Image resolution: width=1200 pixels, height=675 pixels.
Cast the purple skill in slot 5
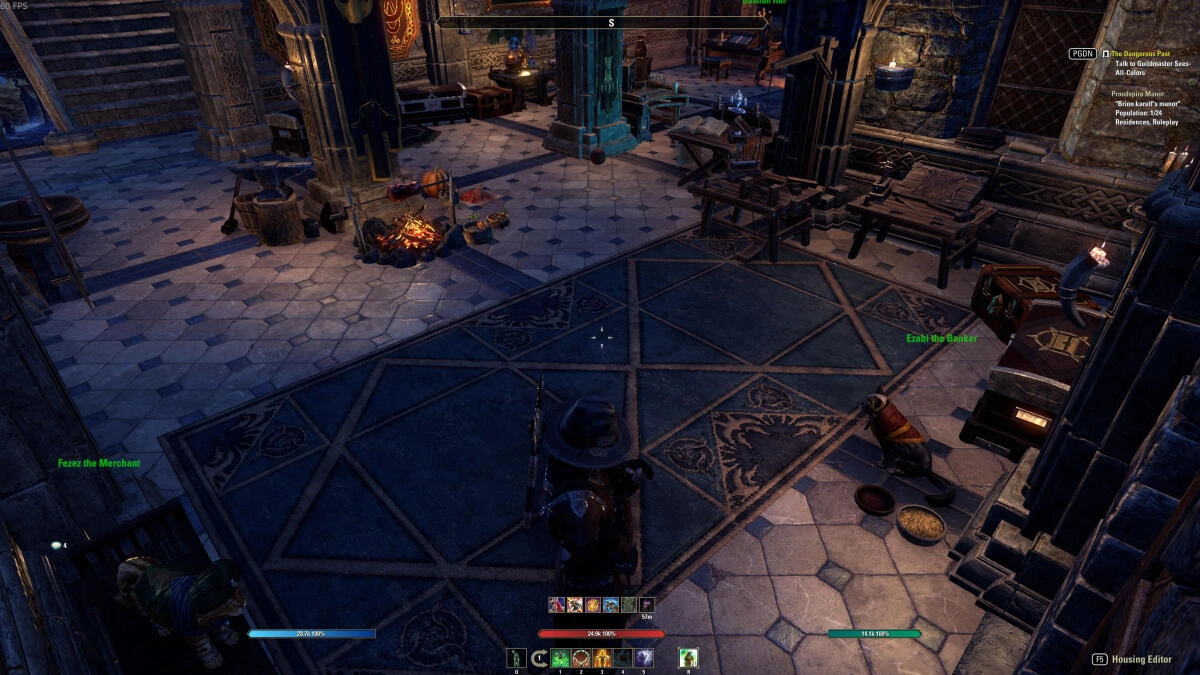pyautogui.click(x=644, y=658)
